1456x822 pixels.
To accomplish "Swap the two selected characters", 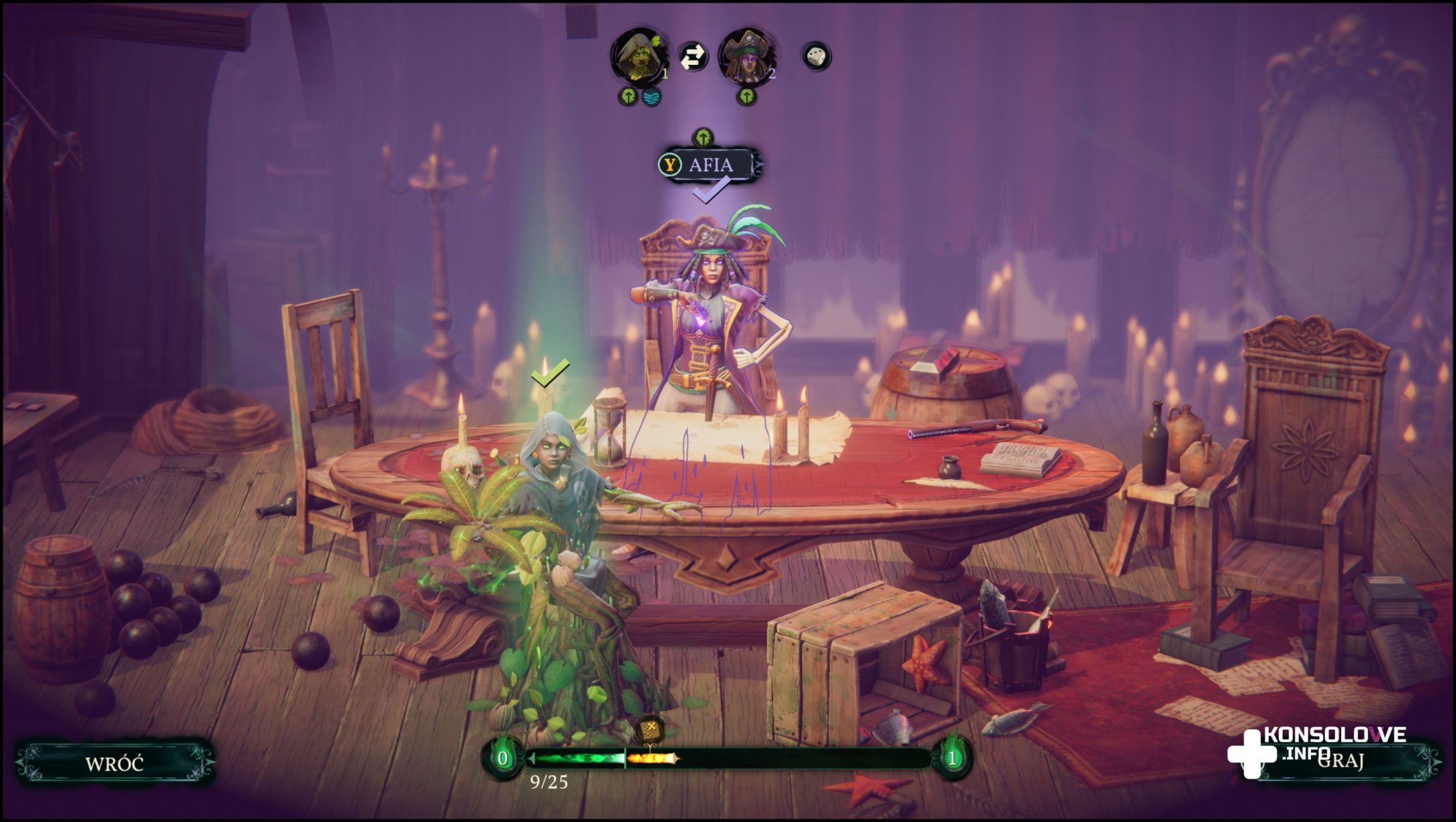I will (x=692, y=56).
